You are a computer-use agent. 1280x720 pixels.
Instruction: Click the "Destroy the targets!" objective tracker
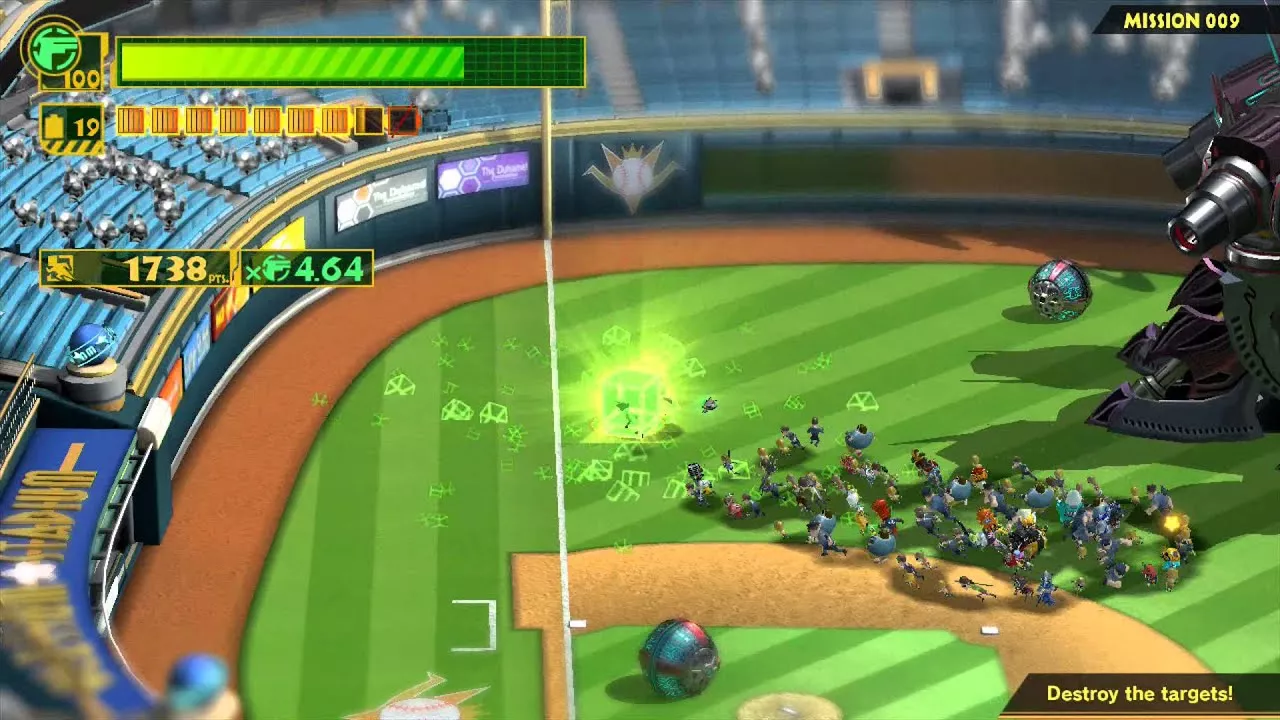point(1139,693)
